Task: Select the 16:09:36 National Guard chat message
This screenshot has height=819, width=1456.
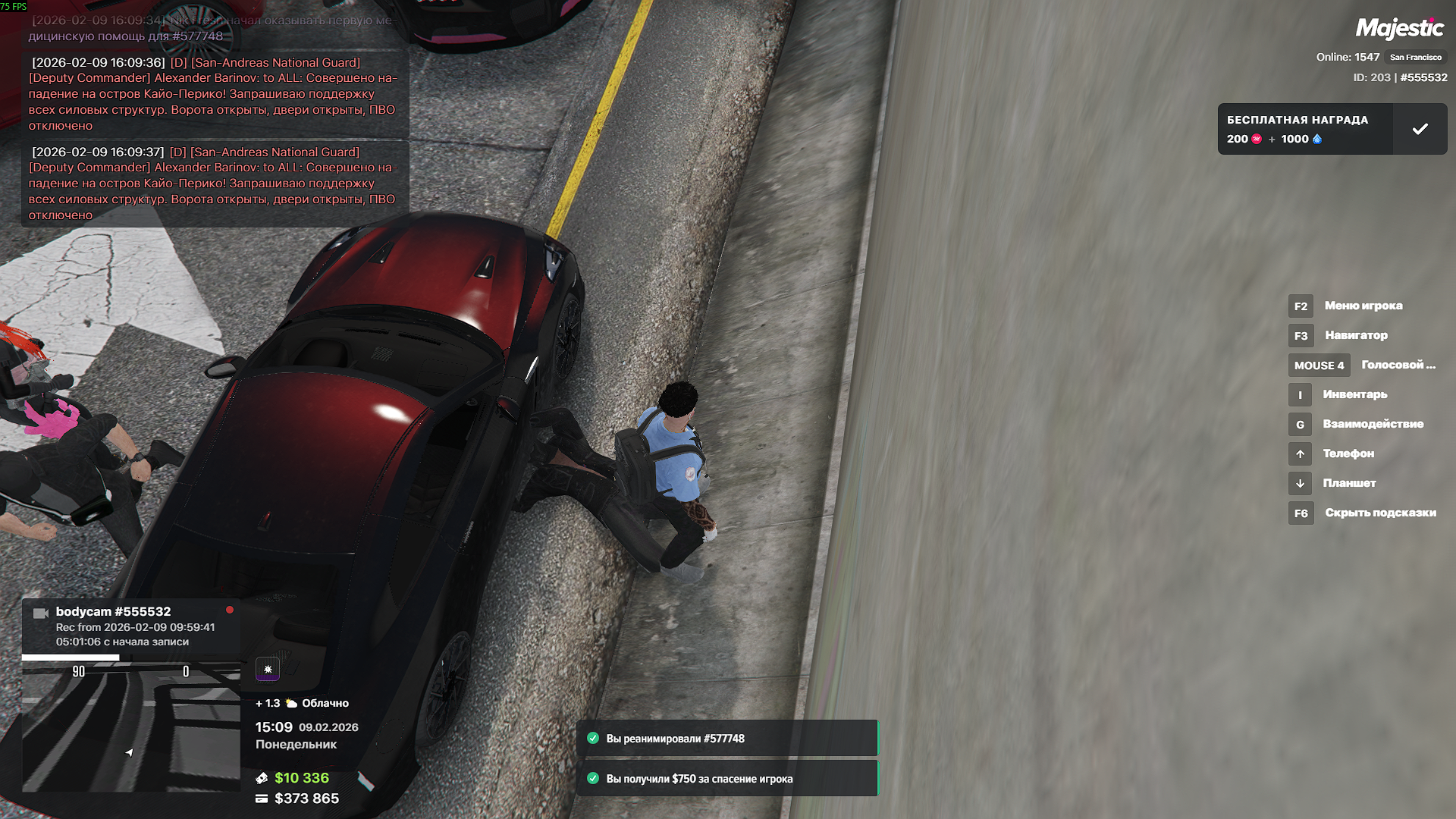Action: click(215, 94)
